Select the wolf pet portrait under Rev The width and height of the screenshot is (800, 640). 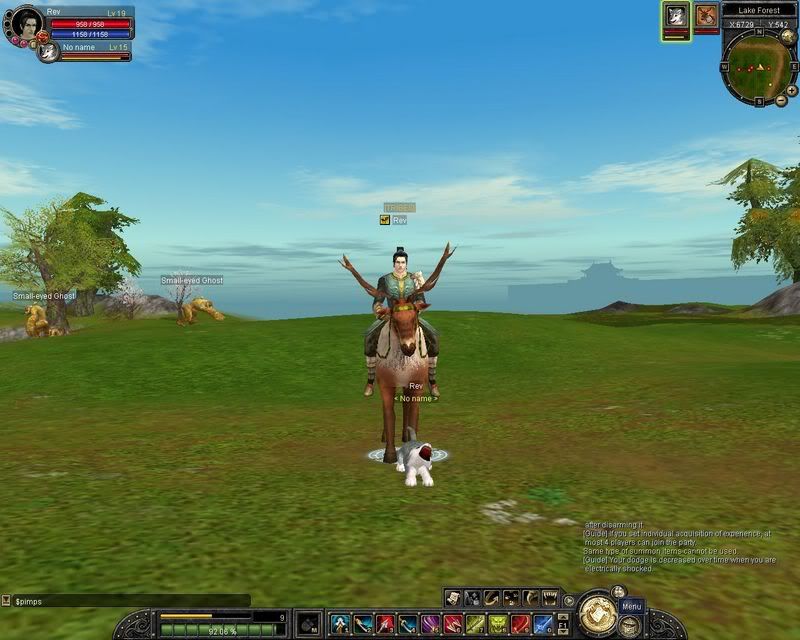pos(48,52)
